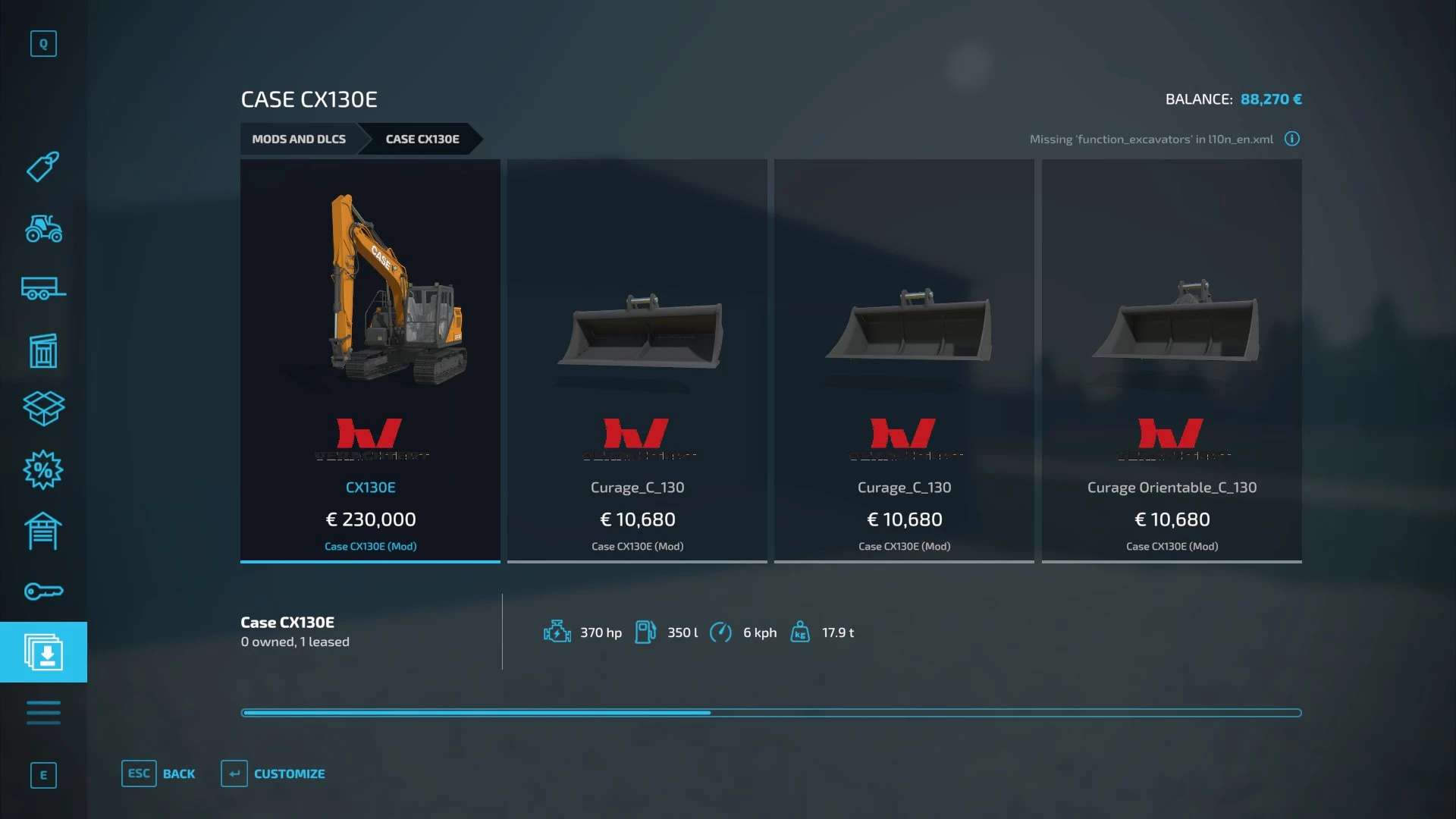Open the three-line list icon in sidebar
The width and height of the screenshot is (1456, 819).
point(43,713)
